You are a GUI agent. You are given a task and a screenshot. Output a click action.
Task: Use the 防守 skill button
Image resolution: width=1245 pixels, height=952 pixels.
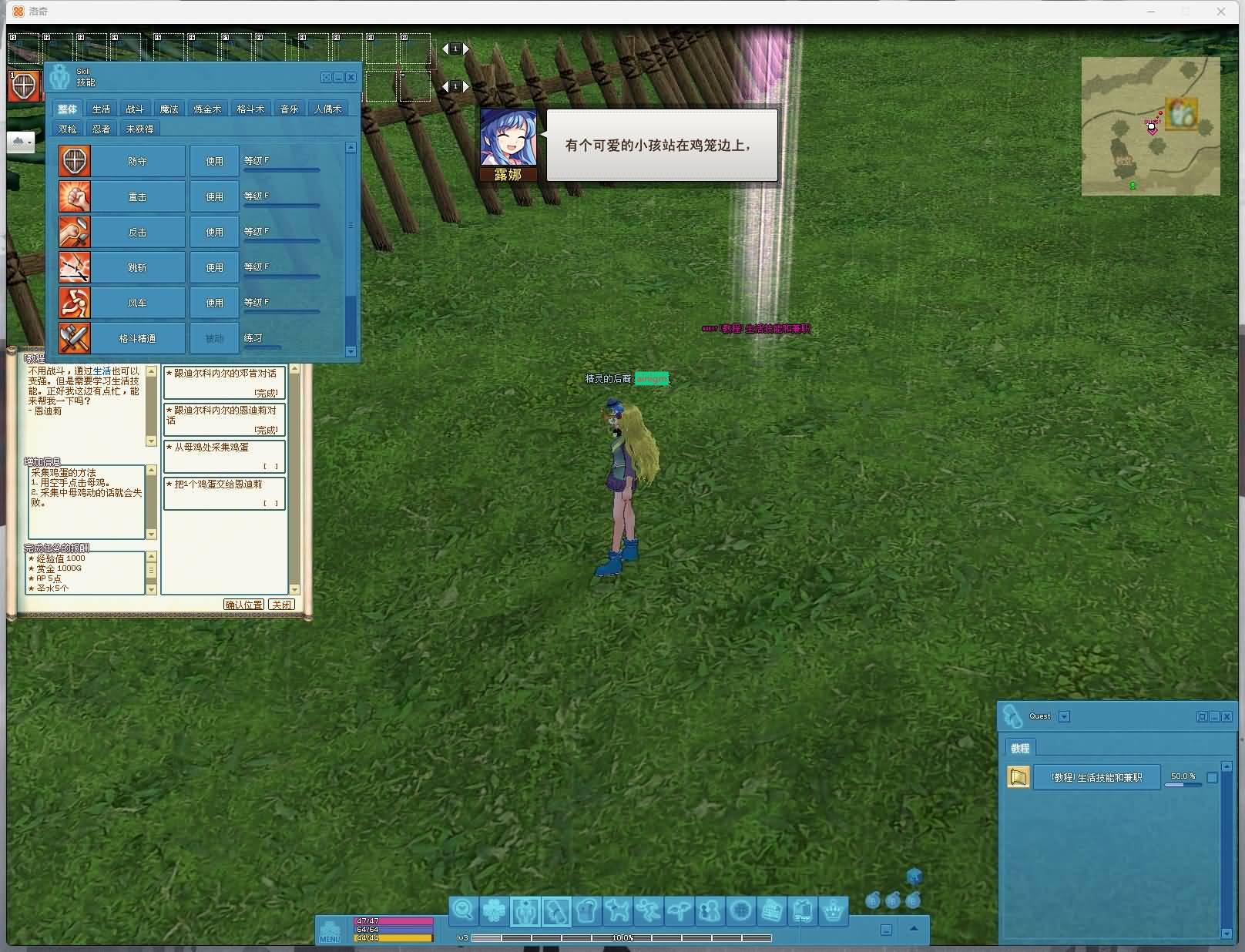tap(214, 162)
